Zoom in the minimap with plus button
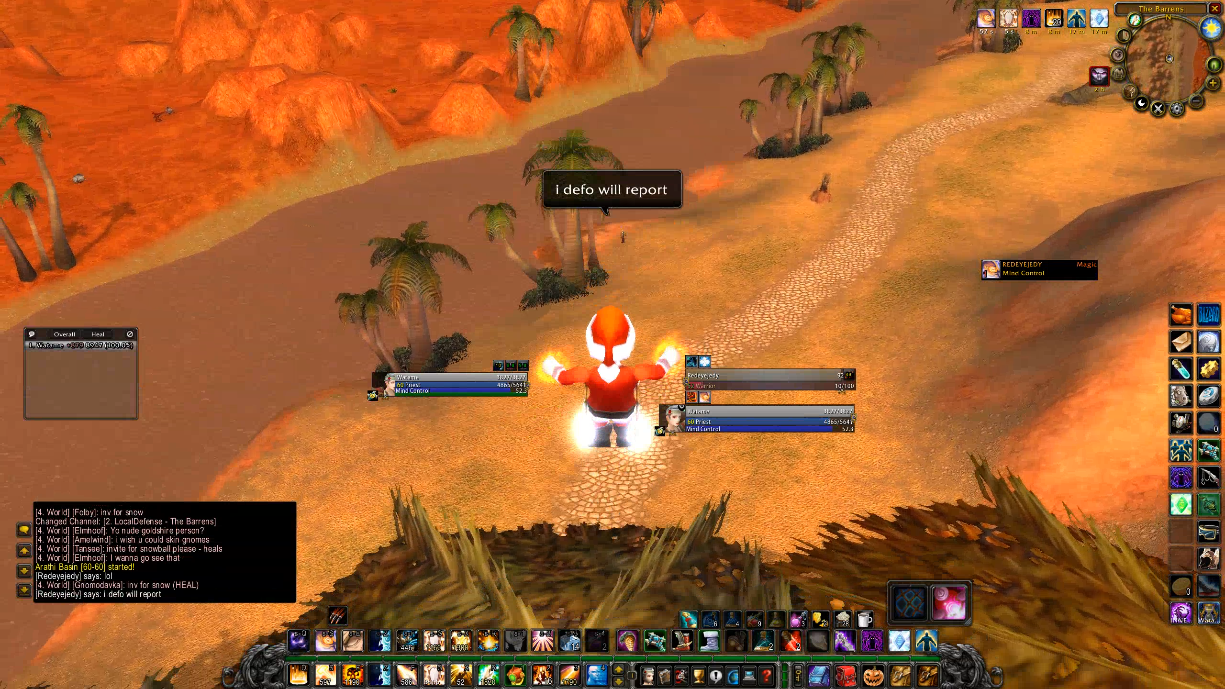Viewport: 1225px width, 689px height. [1211, 83]
